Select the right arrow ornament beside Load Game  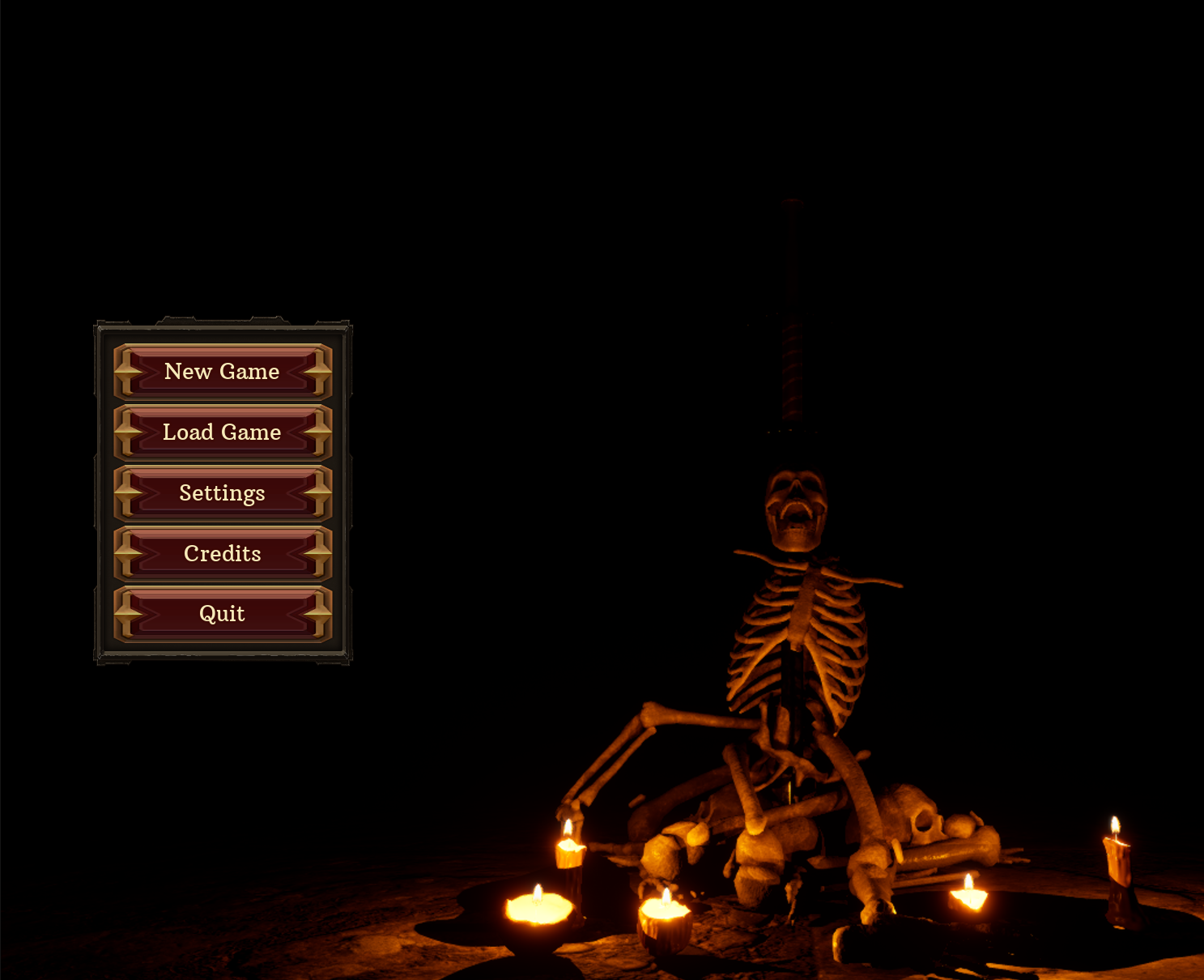(318, 432)
